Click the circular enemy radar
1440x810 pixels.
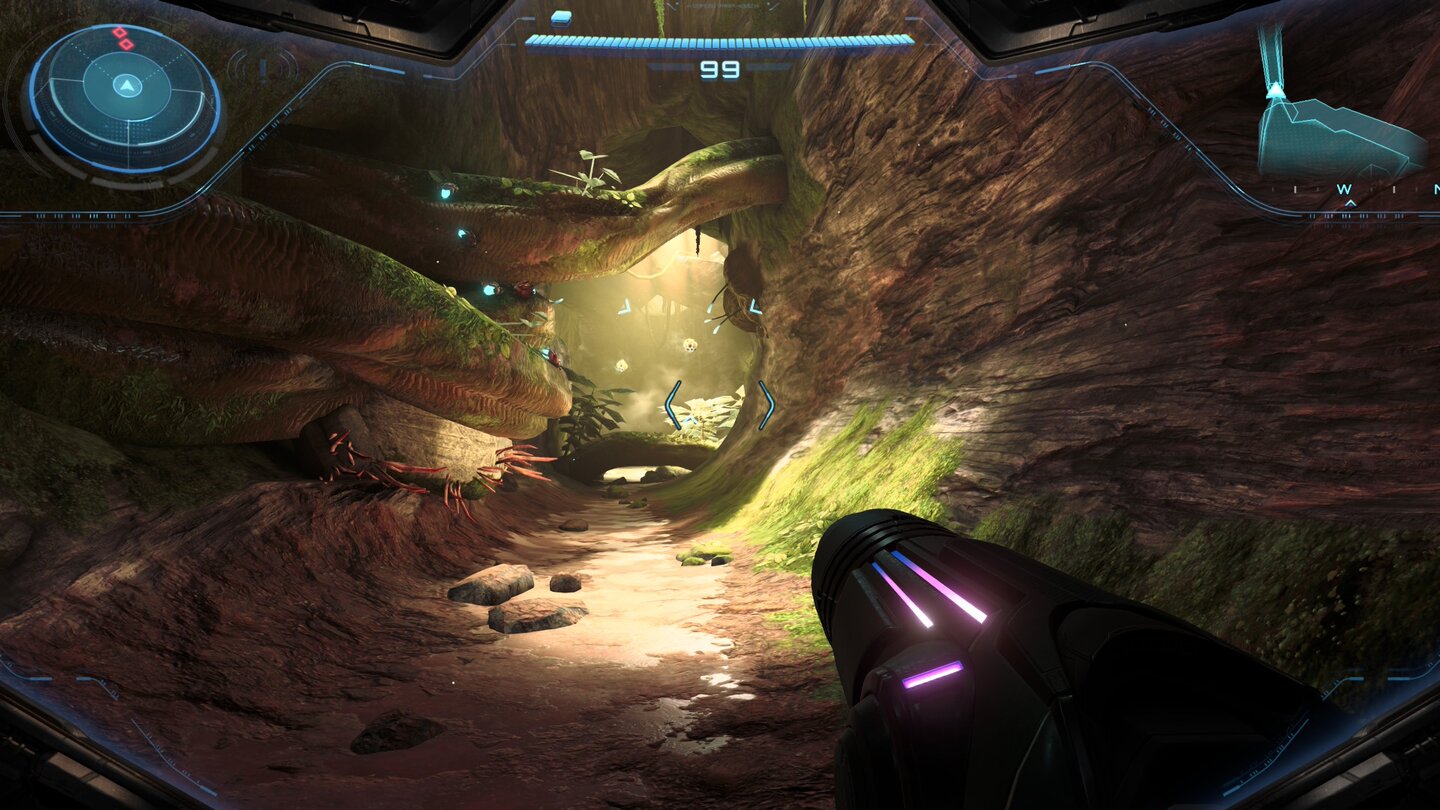point(124,98)
